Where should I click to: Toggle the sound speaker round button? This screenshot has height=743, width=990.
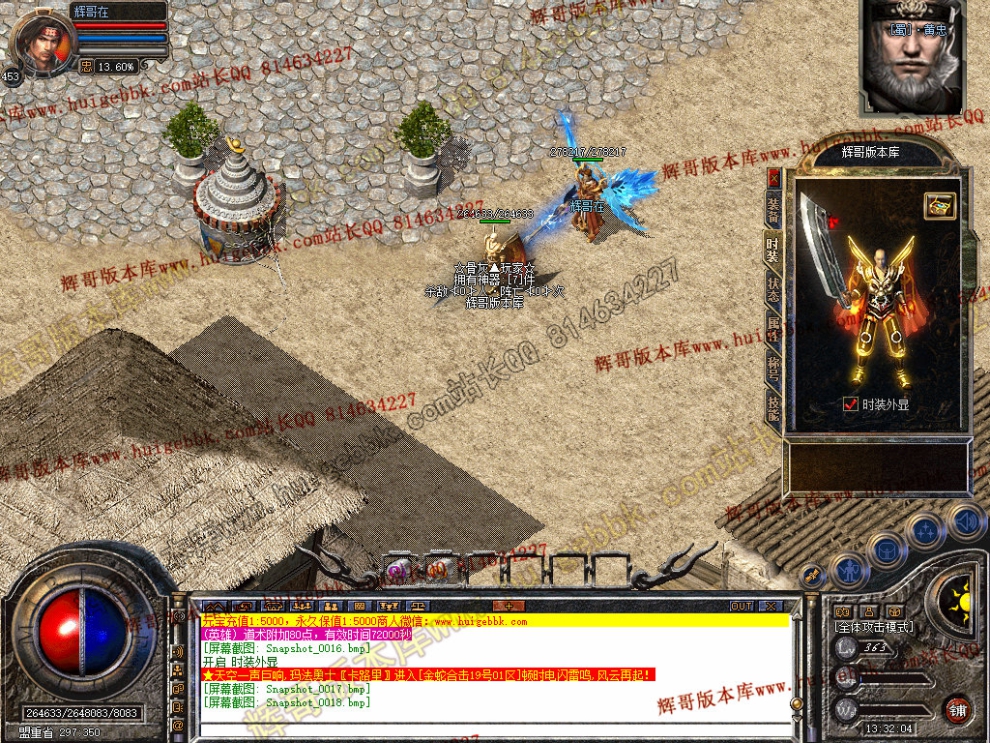(966, 521)
